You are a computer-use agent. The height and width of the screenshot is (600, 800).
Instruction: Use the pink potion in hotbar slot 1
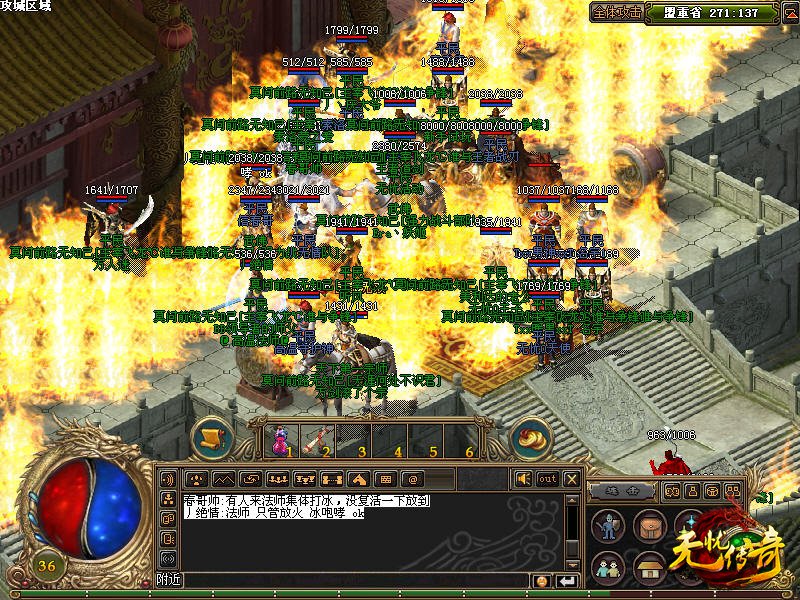[x=280, y=435]
